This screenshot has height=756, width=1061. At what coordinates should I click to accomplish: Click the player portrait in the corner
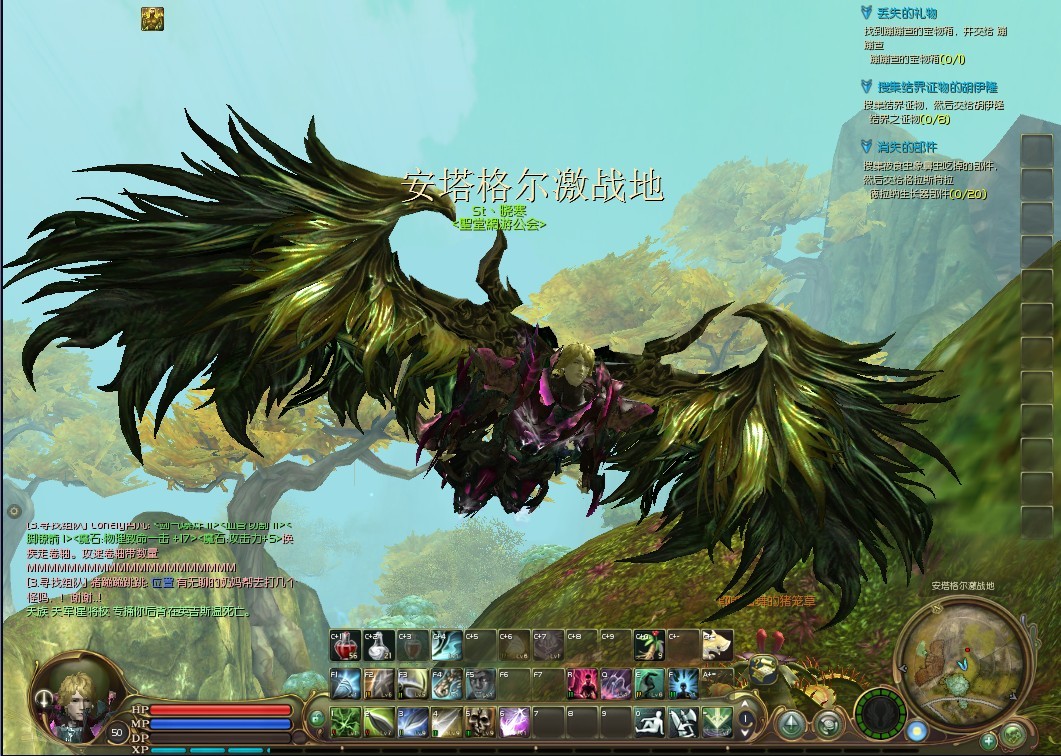(70, 692)
